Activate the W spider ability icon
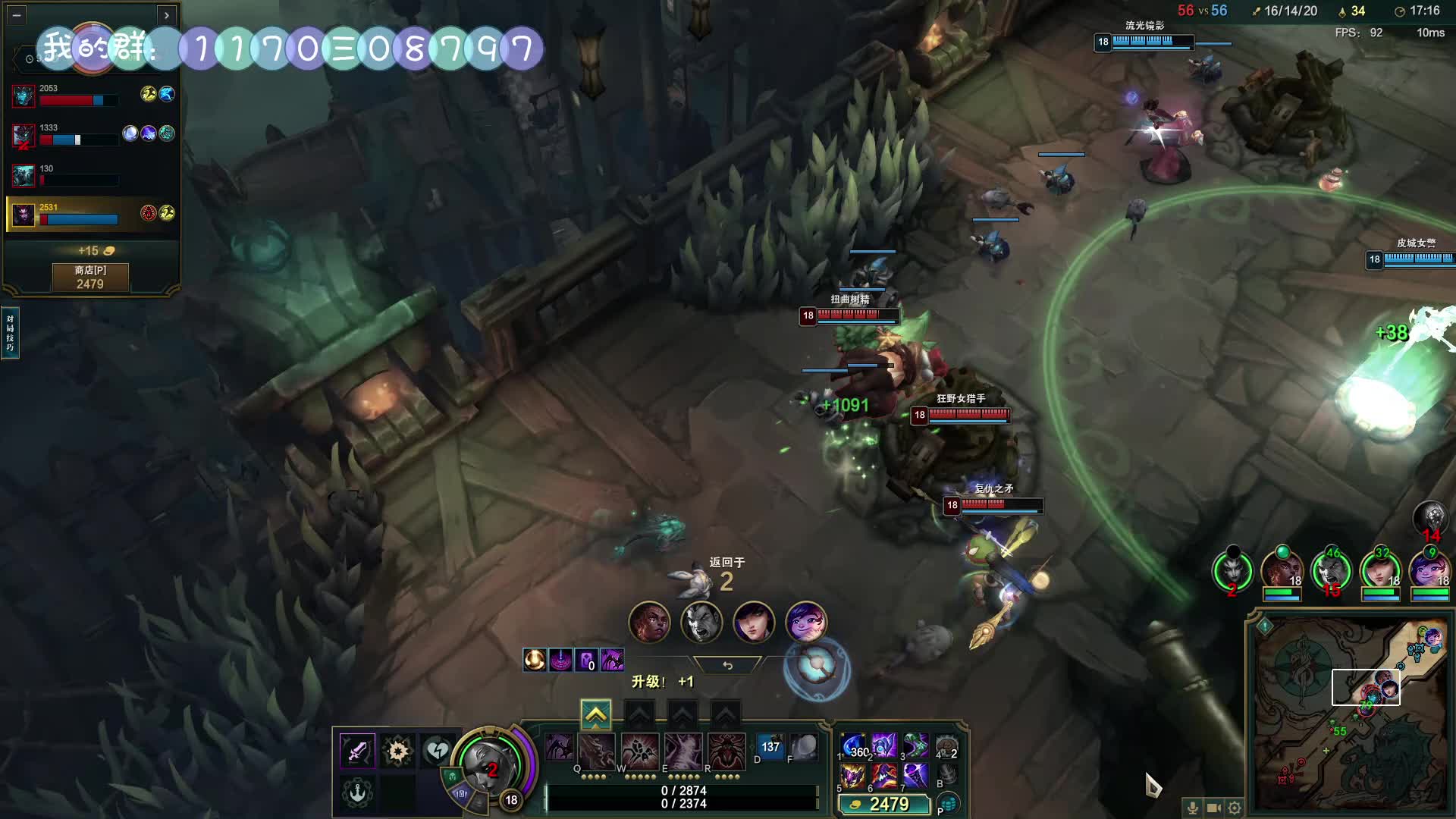 tap(596, 750)
